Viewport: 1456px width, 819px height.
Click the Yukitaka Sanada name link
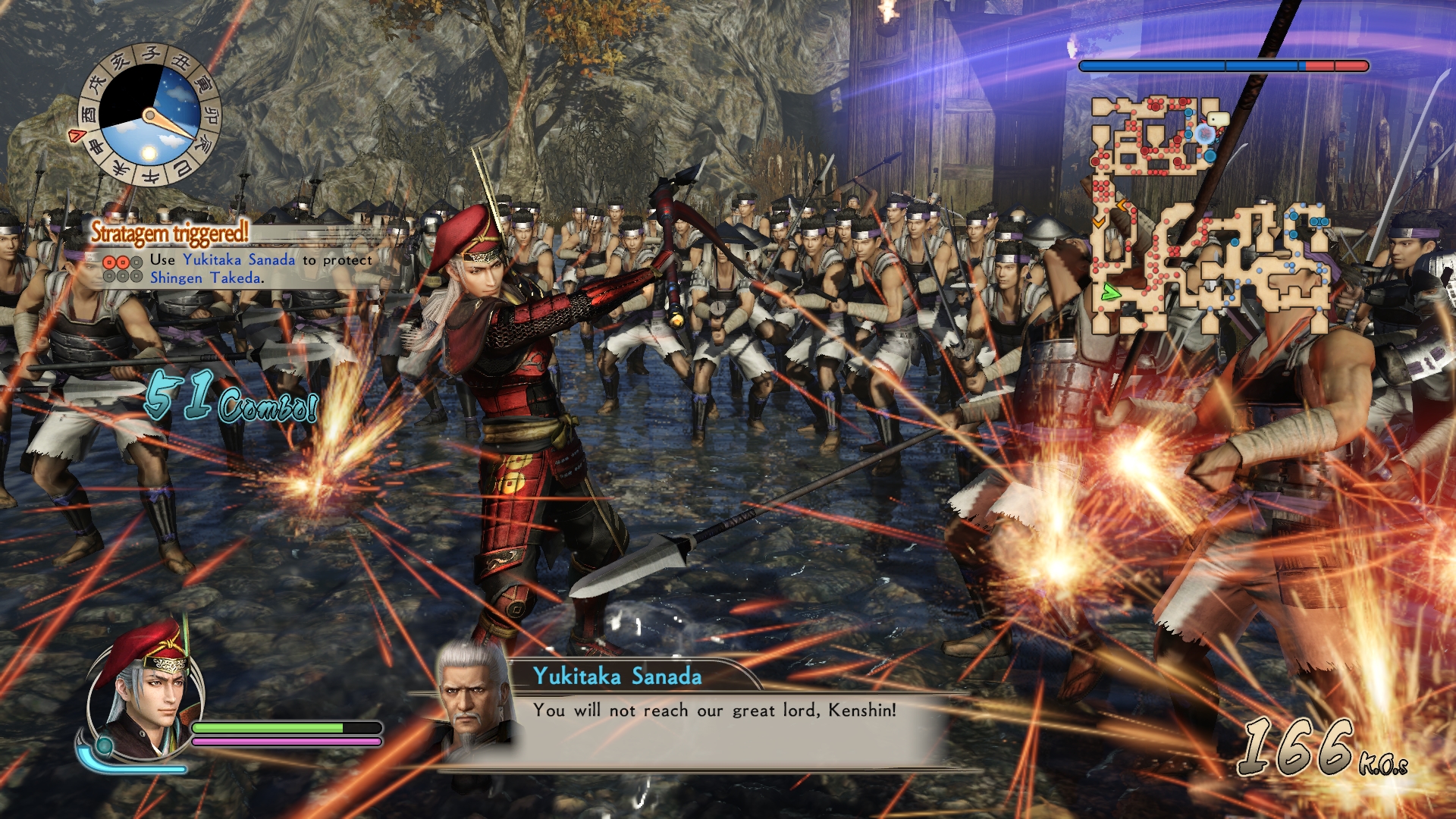point(238,260)
